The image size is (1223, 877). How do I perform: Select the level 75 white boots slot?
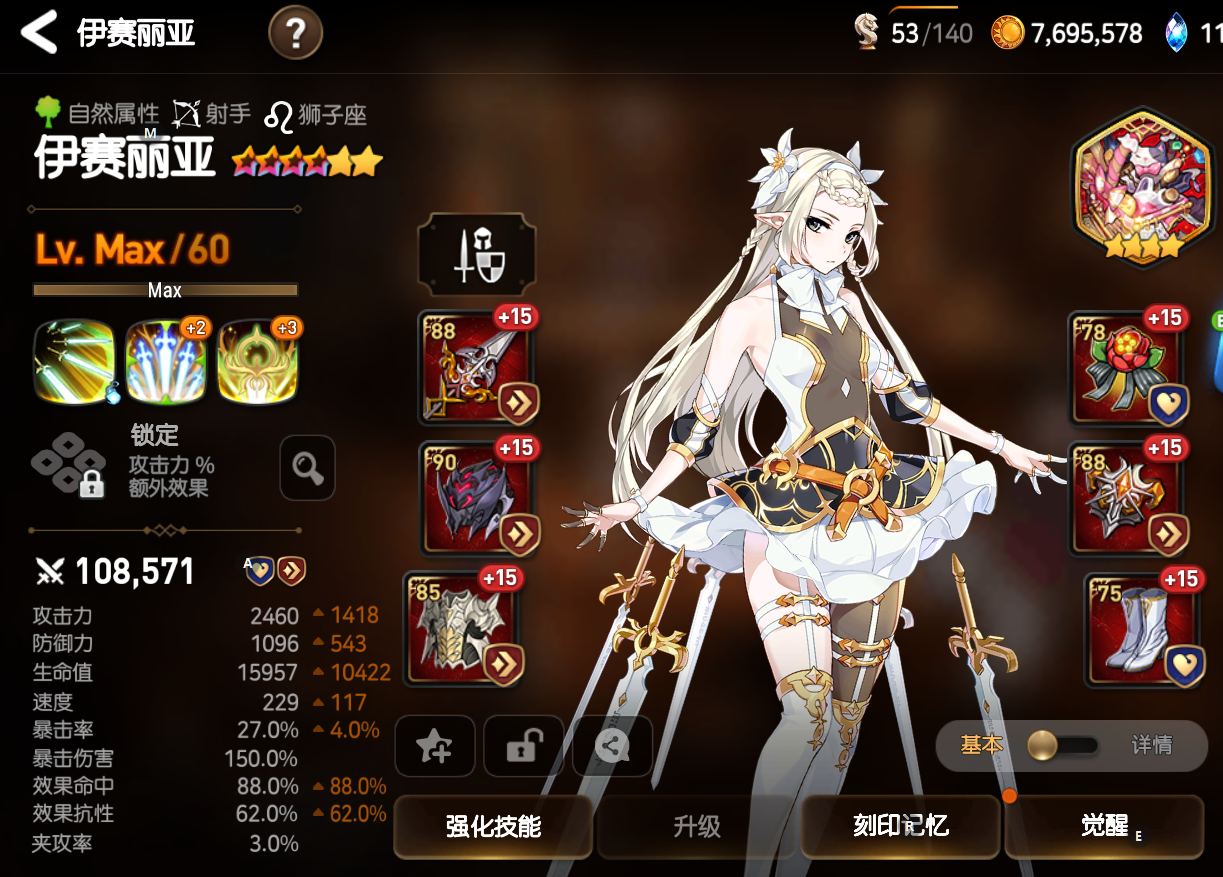pyautogui.click(x=1142, y=627)
